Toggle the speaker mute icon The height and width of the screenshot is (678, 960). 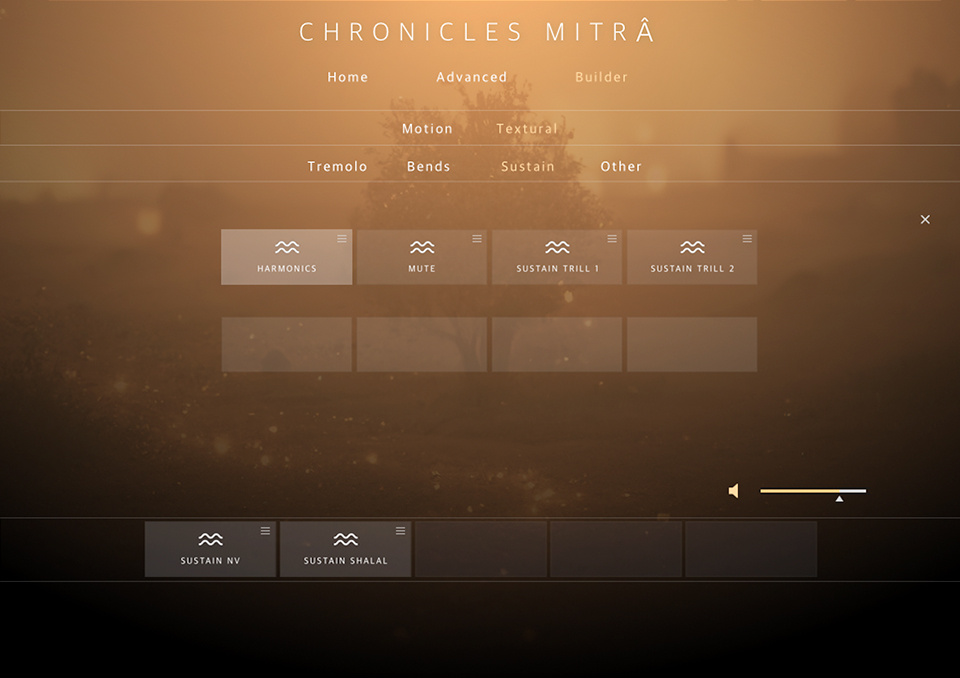tap(734, 491)
